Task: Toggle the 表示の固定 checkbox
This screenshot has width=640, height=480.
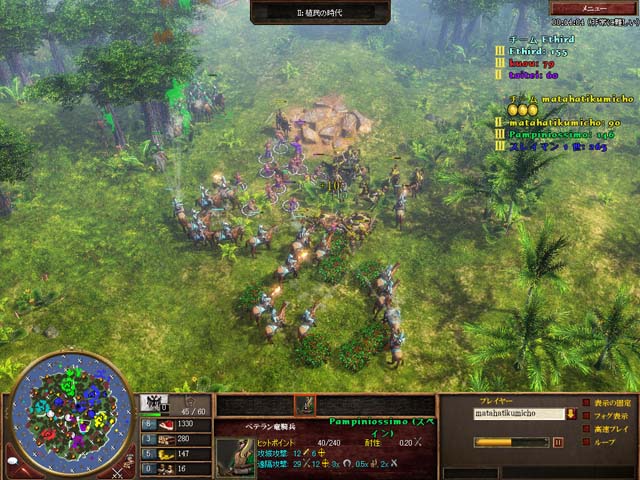Action: pos(585,403)
